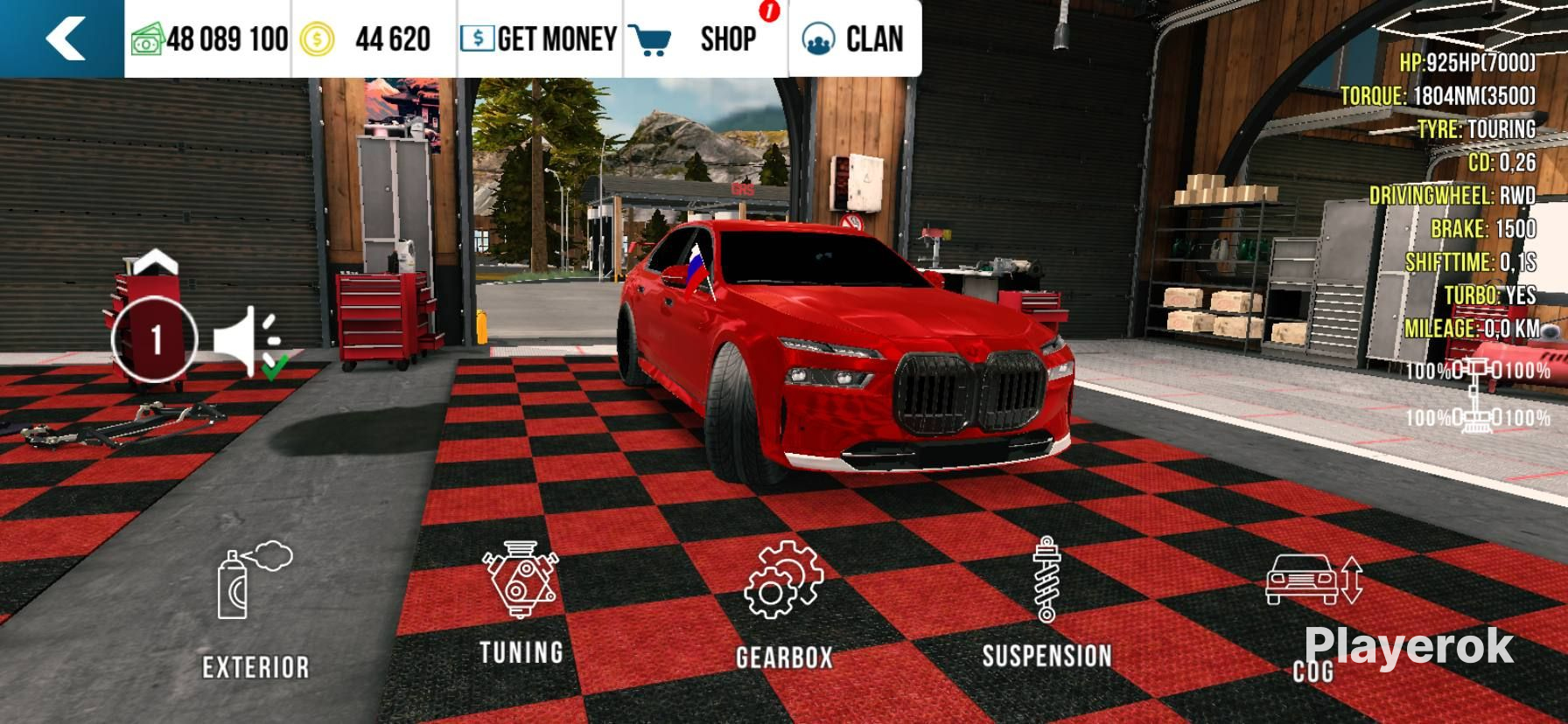Tap the green cash balance

pos(210,38)
